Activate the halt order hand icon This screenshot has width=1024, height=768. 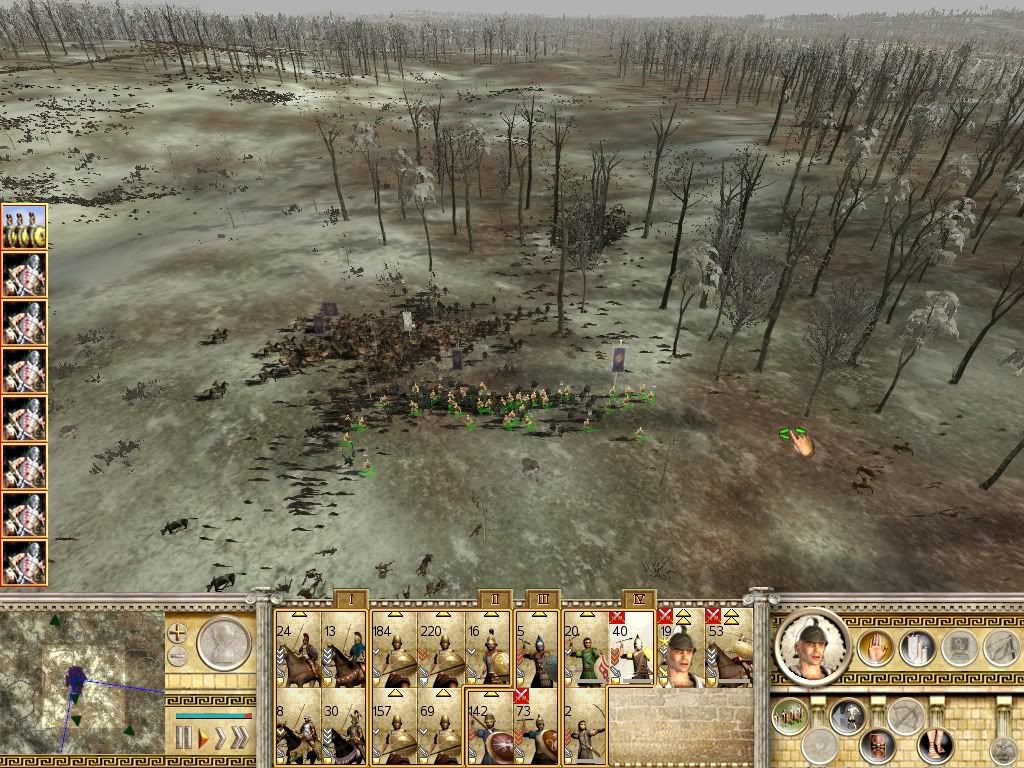tap(876, 648)
